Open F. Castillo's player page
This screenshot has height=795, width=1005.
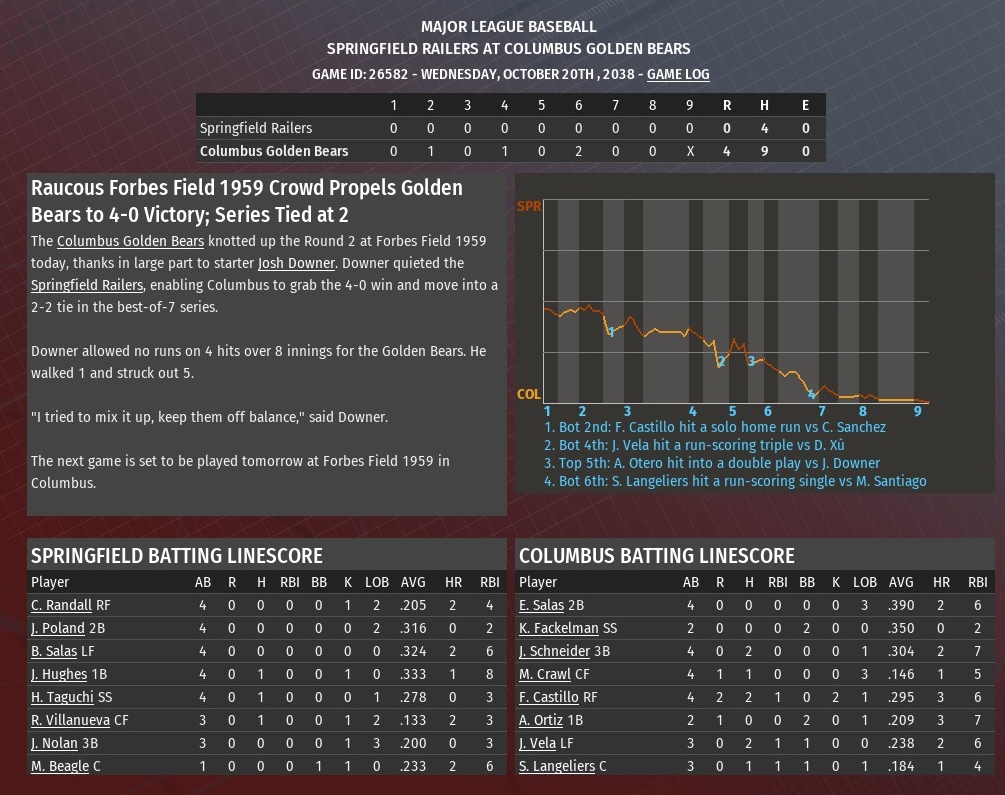coord(548,697)
